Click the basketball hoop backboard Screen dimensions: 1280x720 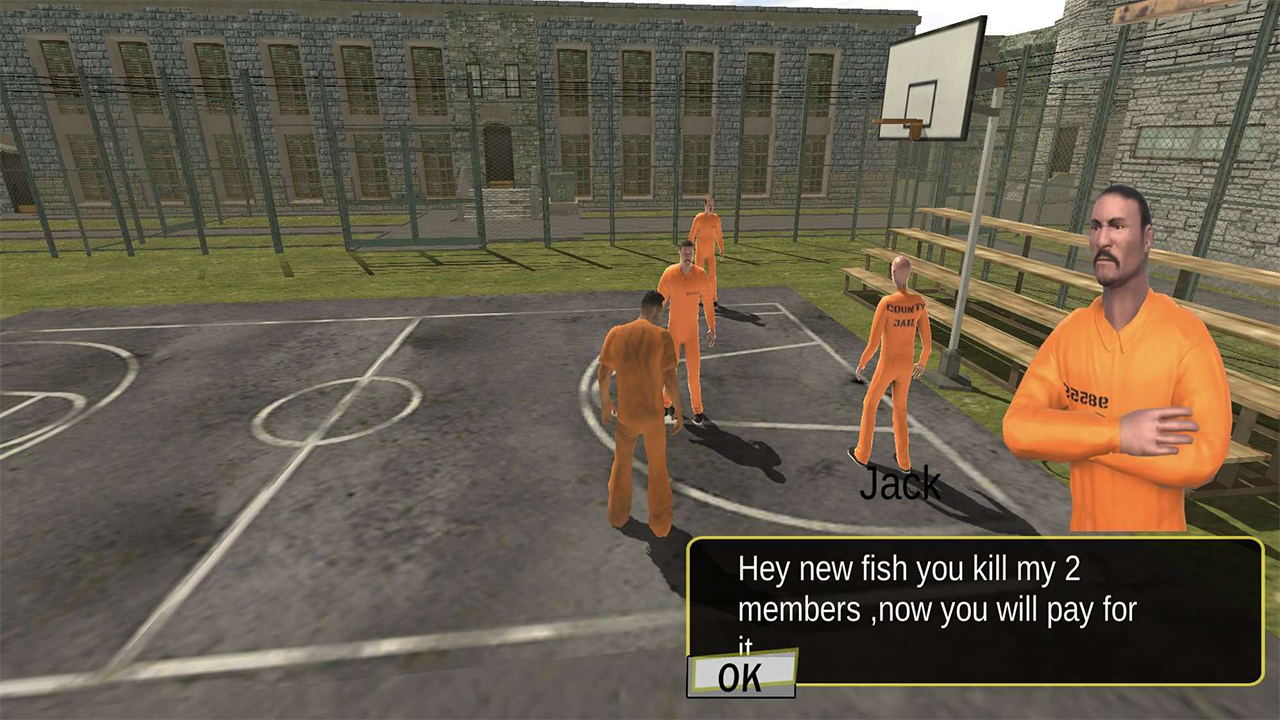[927, 75]
